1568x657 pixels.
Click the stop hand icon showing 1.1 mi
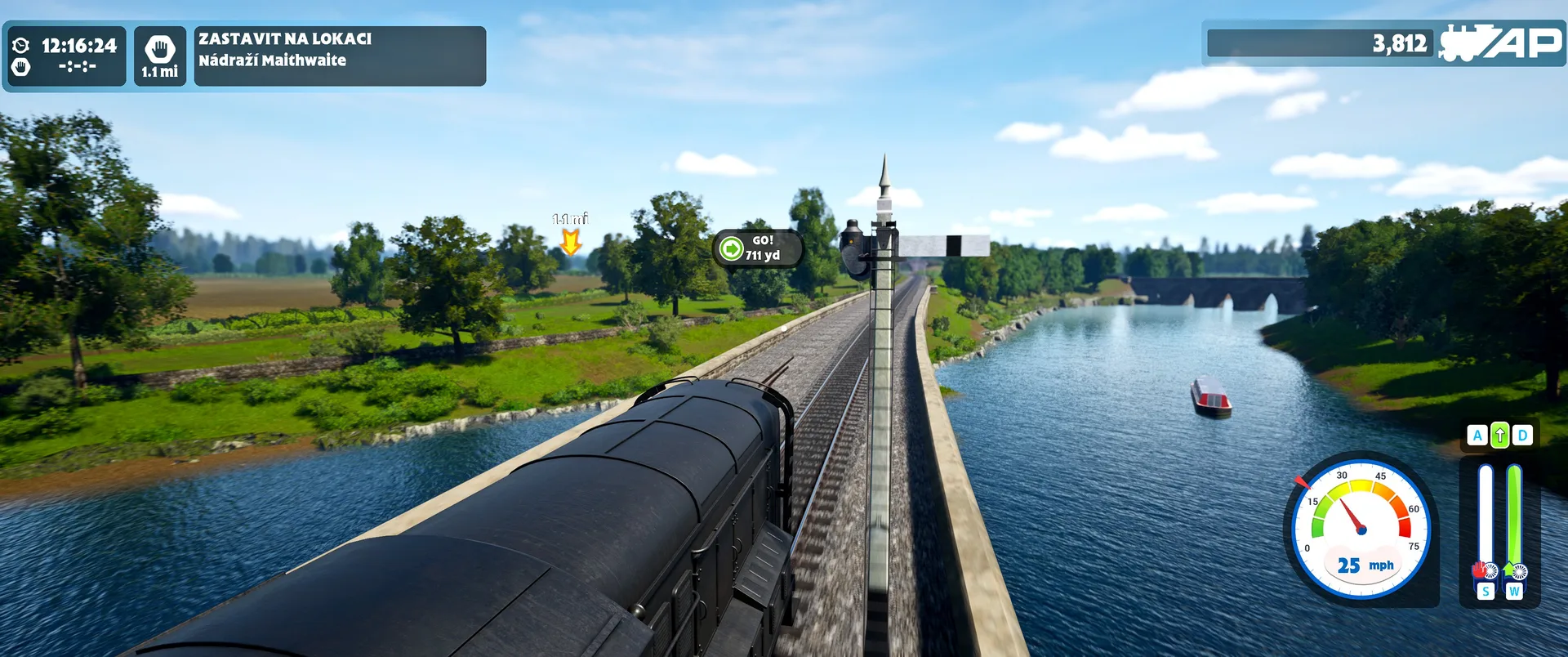click(160, 56)
